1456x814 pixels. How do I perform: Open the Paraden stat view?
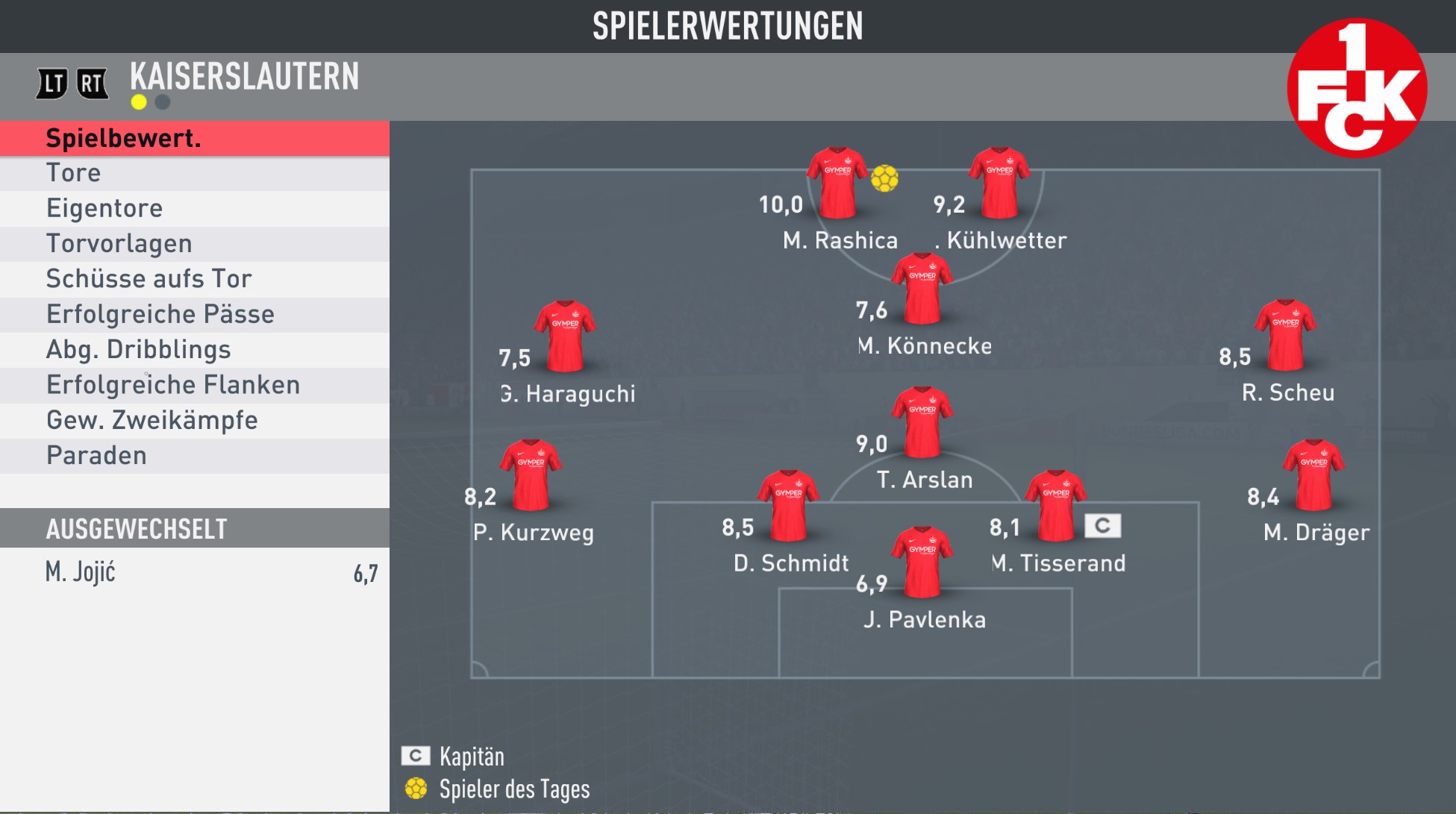point(194,455)
